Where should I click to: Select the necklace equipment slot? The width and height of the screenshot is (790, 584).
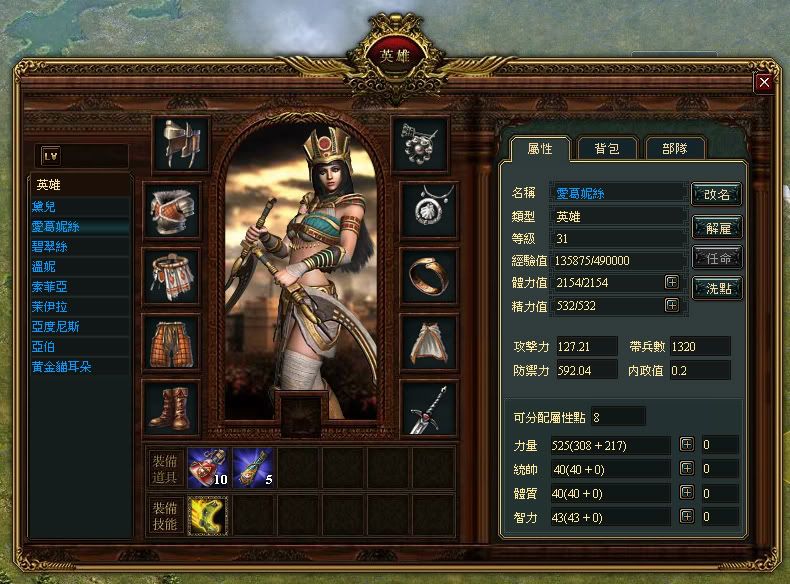[429, 209]
